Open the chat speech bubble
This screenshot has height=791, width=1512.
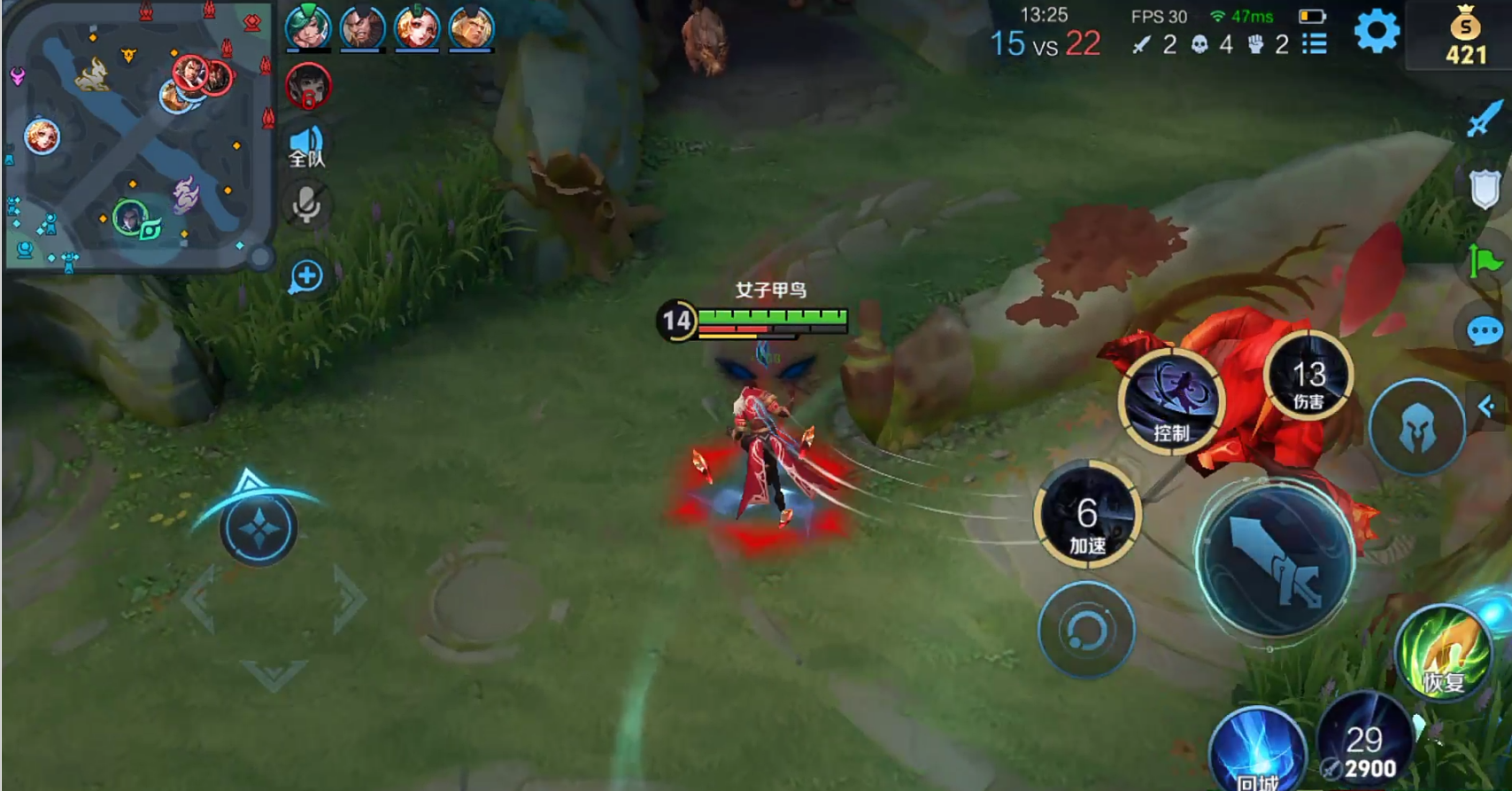point(1485,332)
